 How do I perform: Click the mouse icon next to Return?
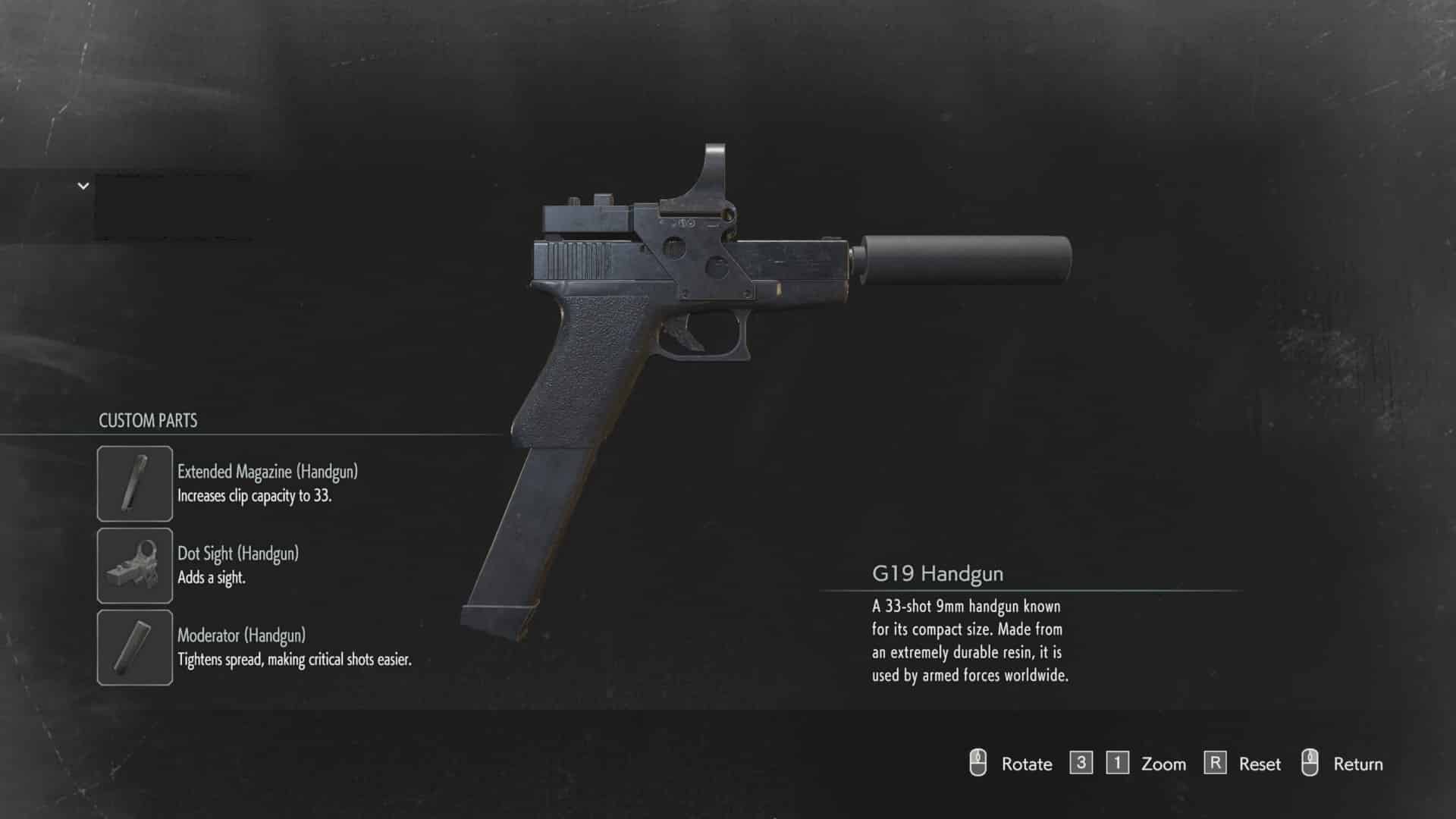click(1311, 764)
